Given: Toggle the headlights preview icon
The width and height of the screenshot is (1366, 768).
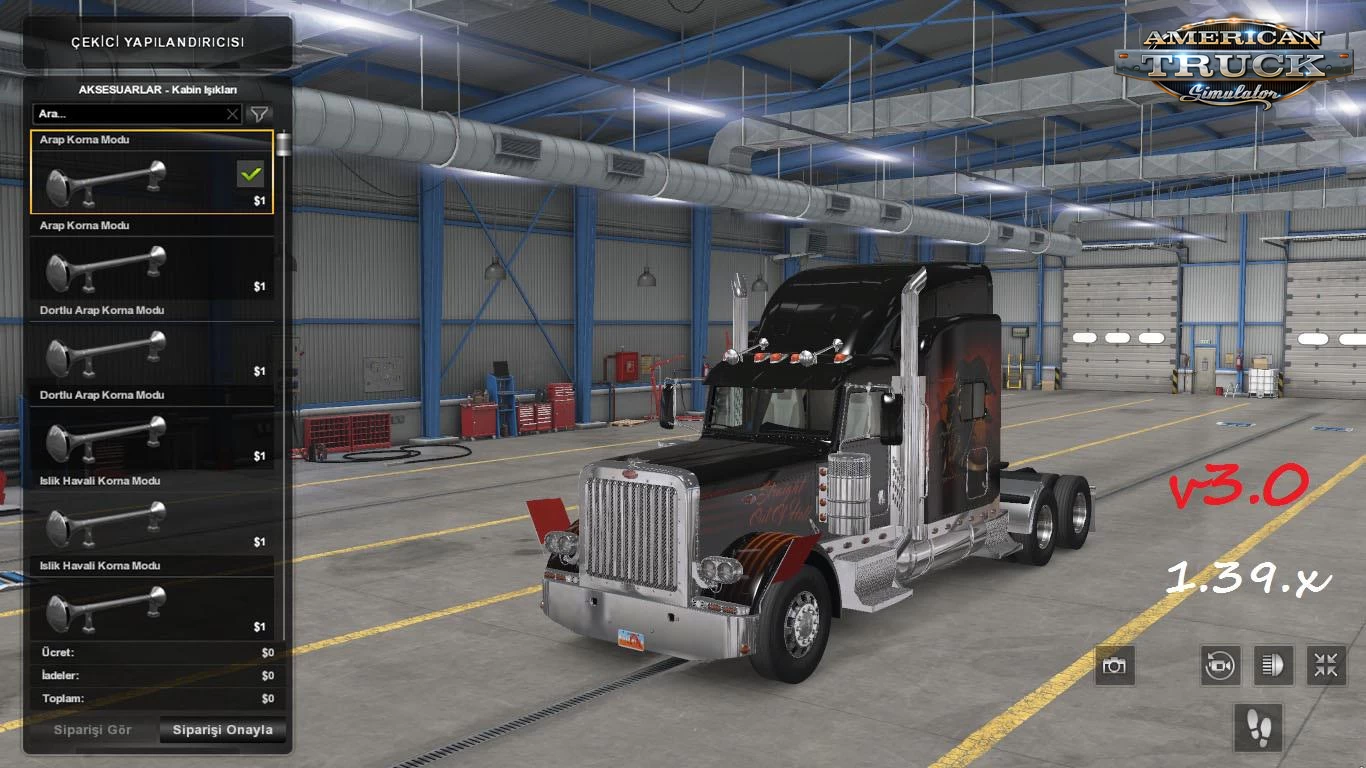Looking at the screenshot, I should coord(1273,666).
